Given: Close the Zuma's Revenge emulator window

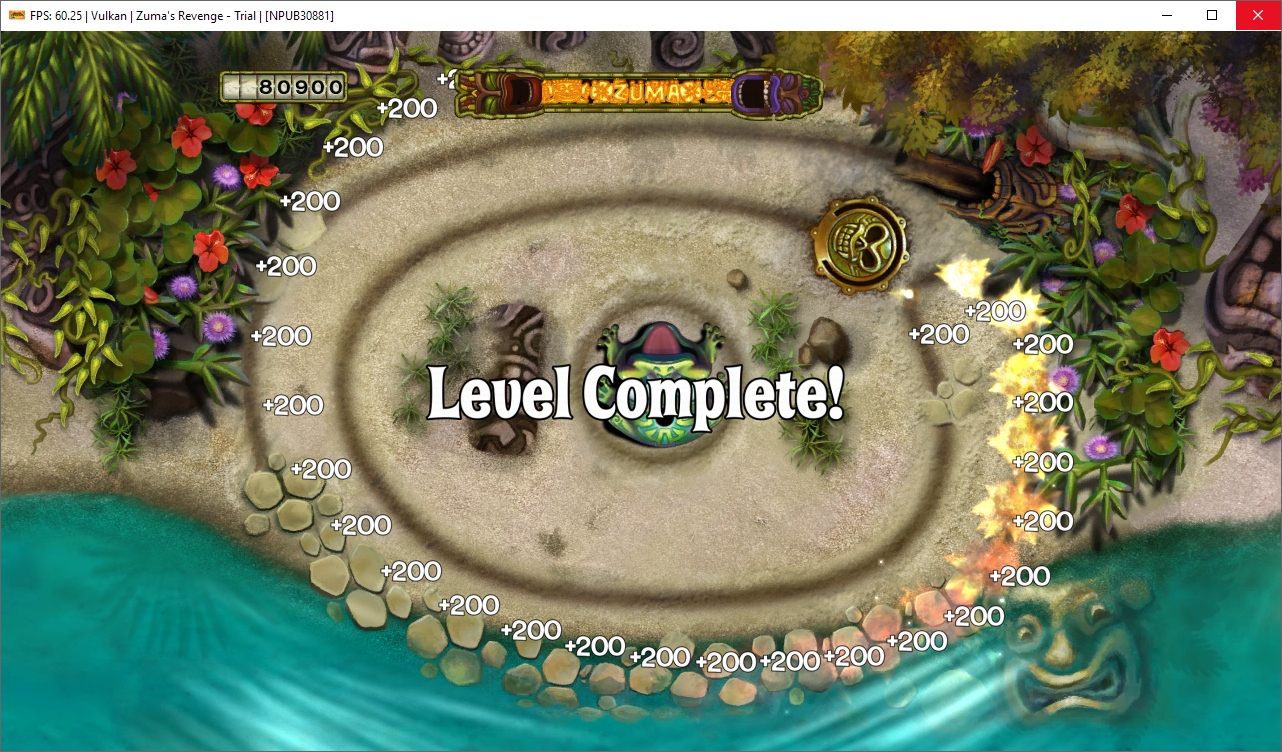Looking at the screenshot, I should pos(1258,15).
